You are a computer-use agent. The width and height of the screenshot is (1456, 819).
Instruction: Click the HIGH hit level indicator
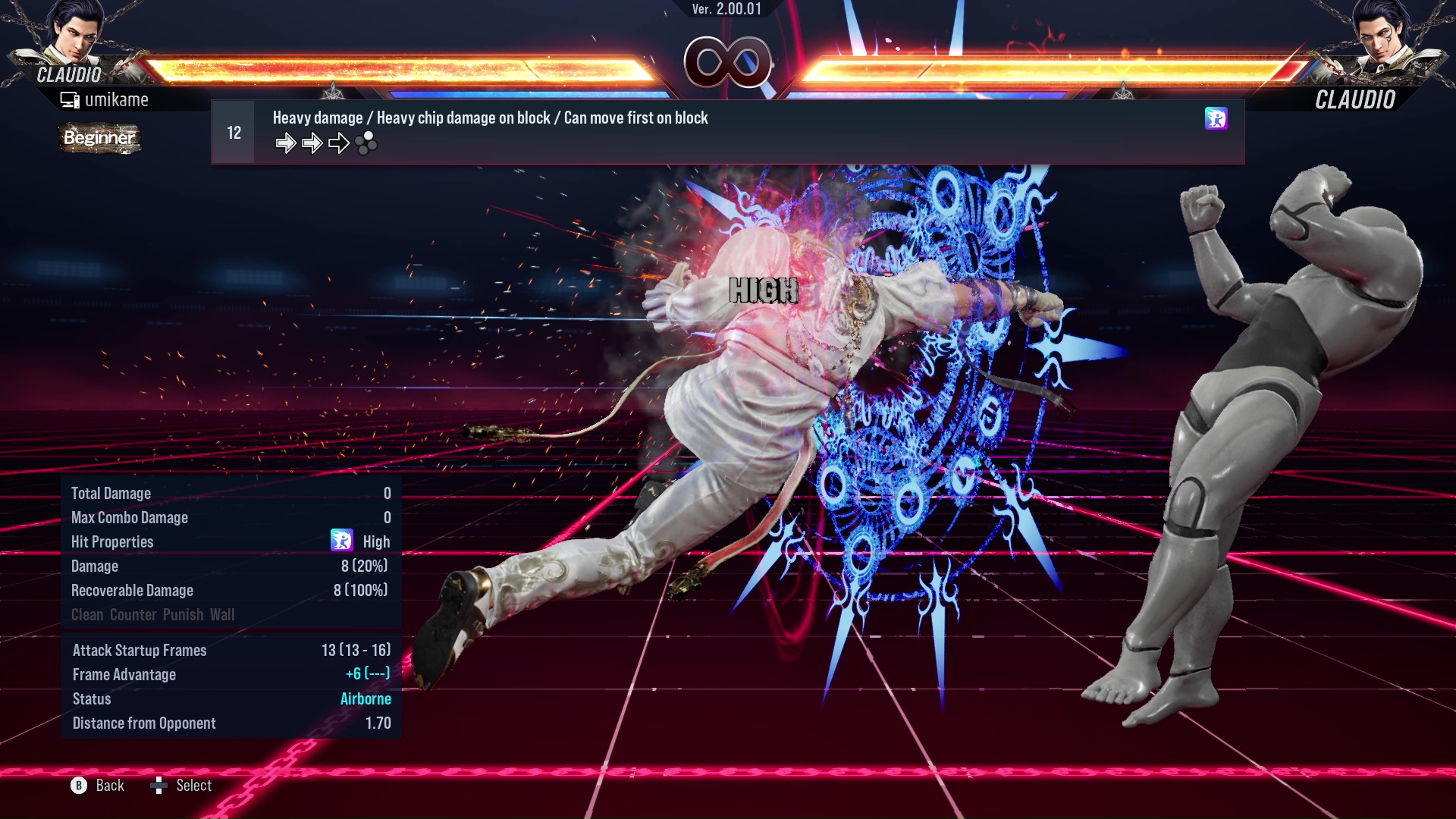(764, 289)
